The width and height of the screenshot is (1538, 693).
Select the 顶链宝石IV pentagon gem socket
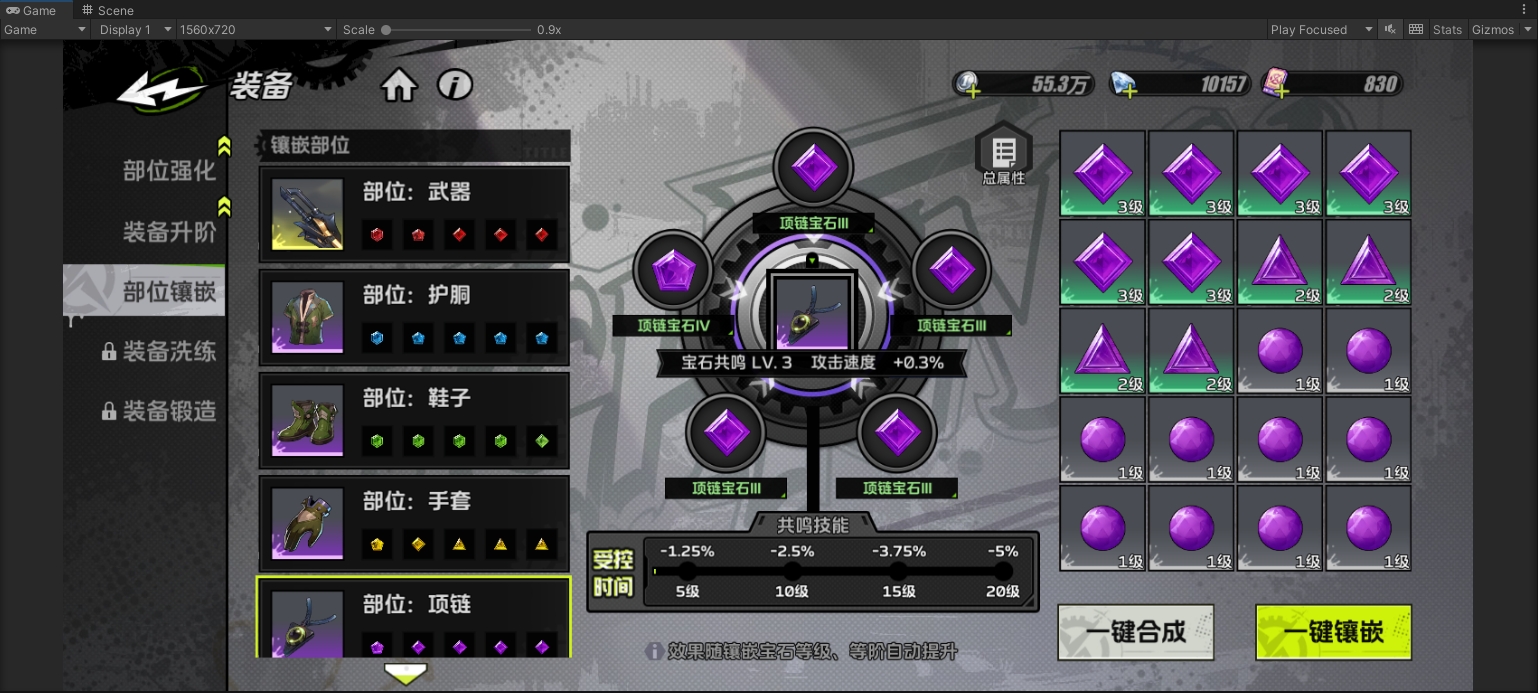(x=672, y=271)
